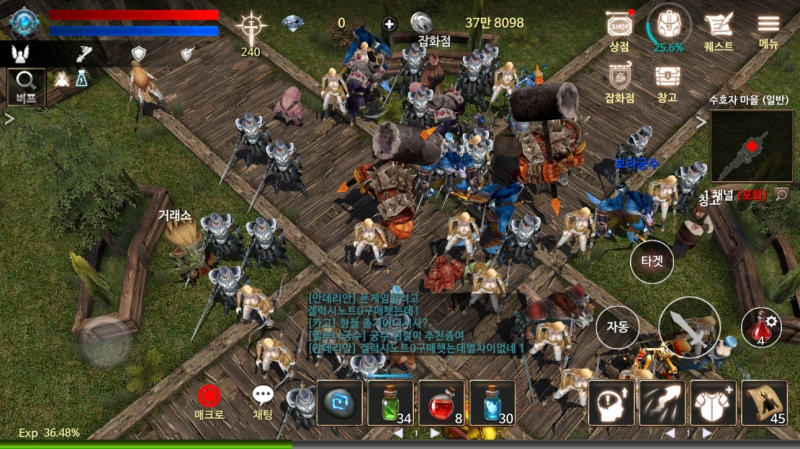This screenshot has height=449, width=800.
Task: Open the 잡화점 icon beside the chest
Action: pos(620,80)
